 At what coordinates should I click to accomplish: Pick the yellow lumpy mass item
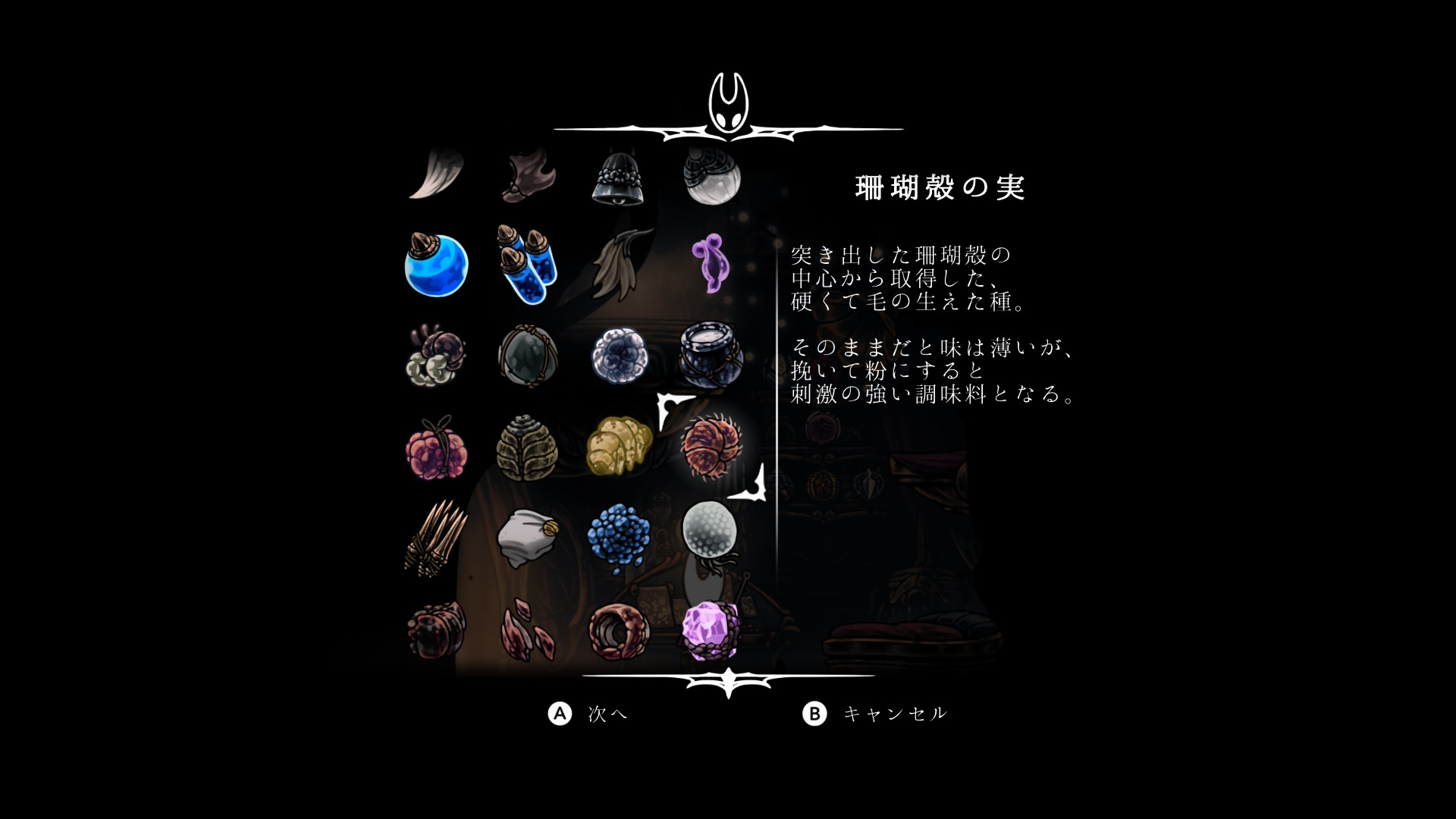(x=619, y=447)
